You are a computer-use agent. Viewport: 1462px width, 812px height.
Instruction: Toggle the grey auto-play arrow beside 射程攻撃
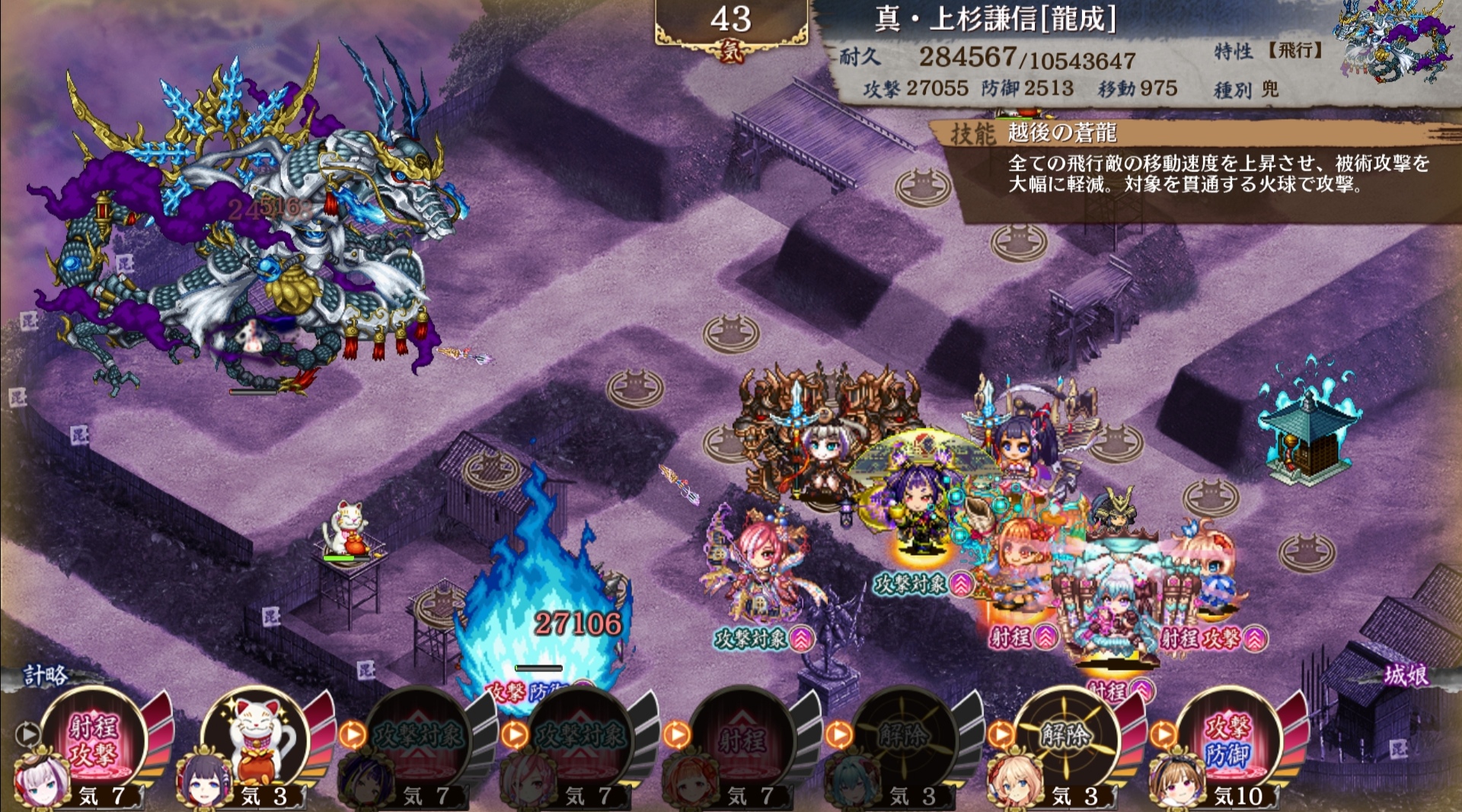coord(28,734)
